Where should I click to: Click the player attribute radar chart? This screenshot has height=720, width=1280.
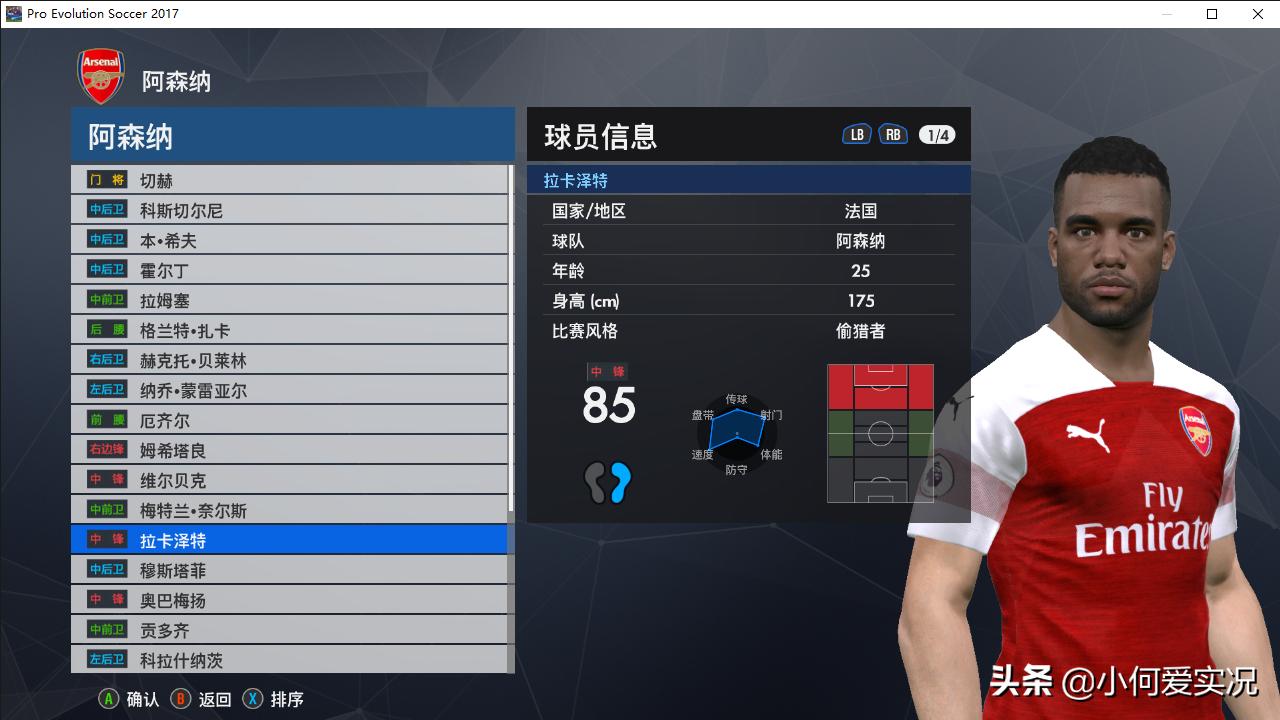click(x=736, y=432)
